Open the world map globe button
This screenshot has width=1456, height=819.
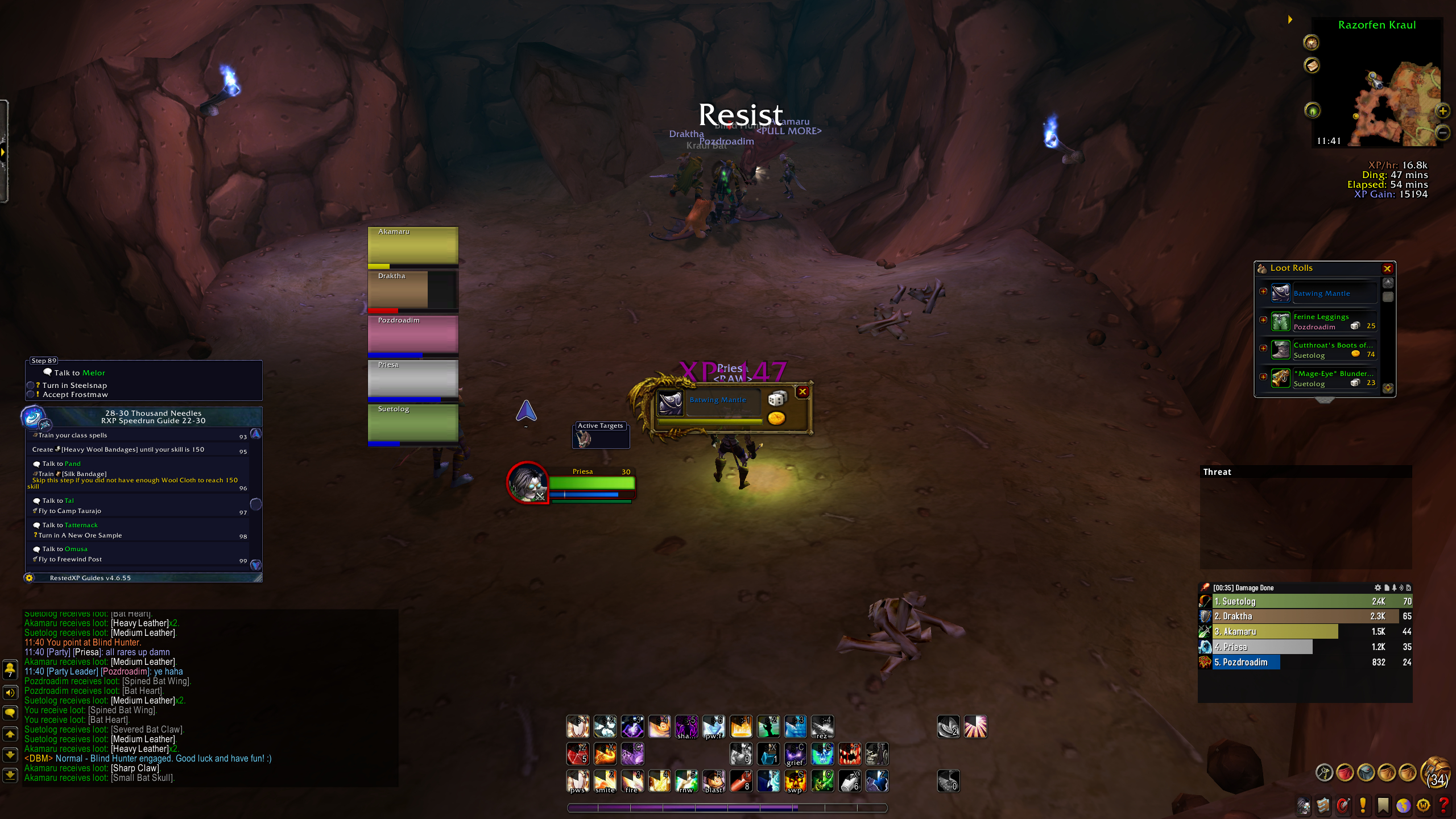[x=1404, y=805]
